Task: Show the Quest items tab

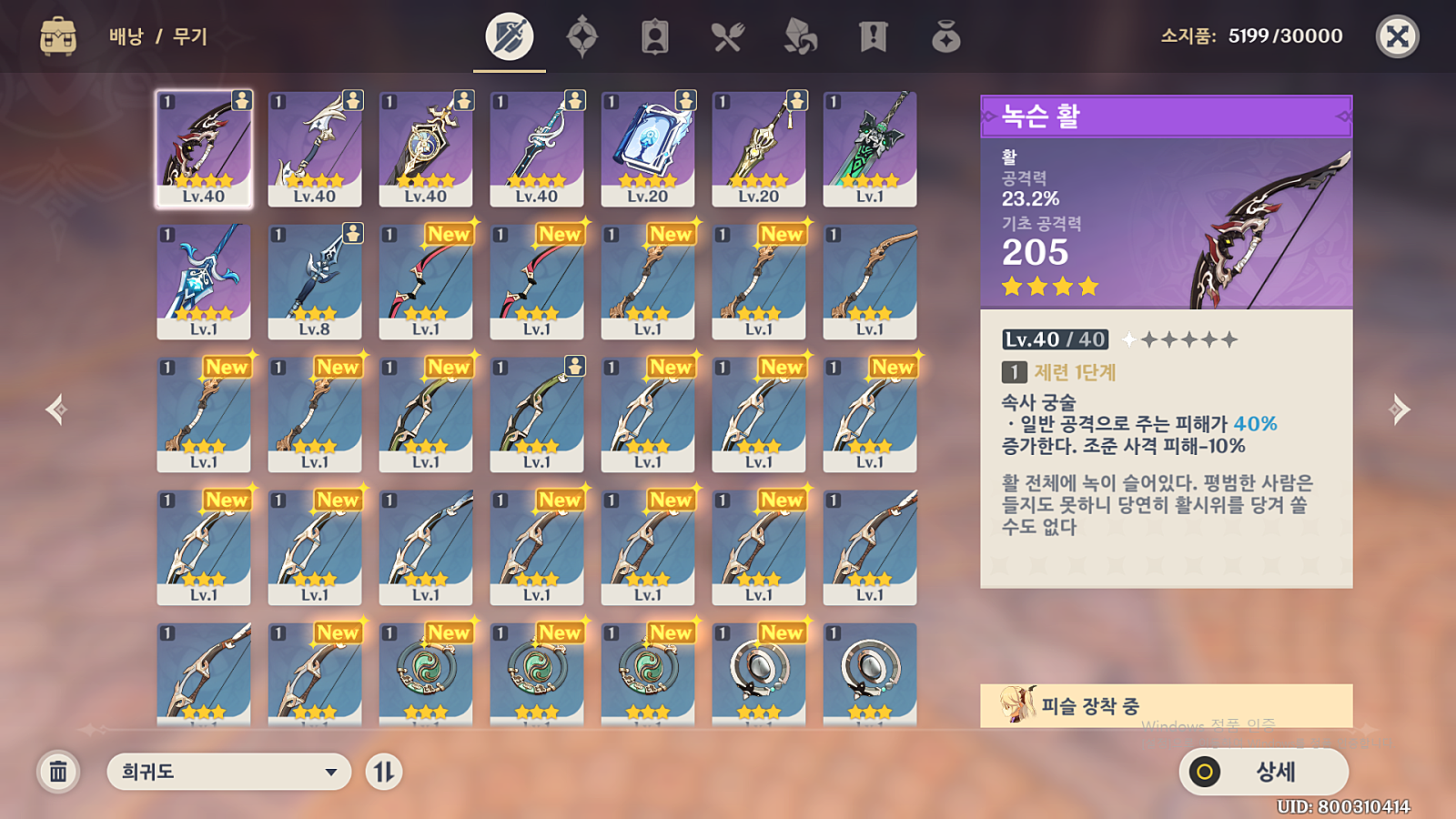Action: 874,37
